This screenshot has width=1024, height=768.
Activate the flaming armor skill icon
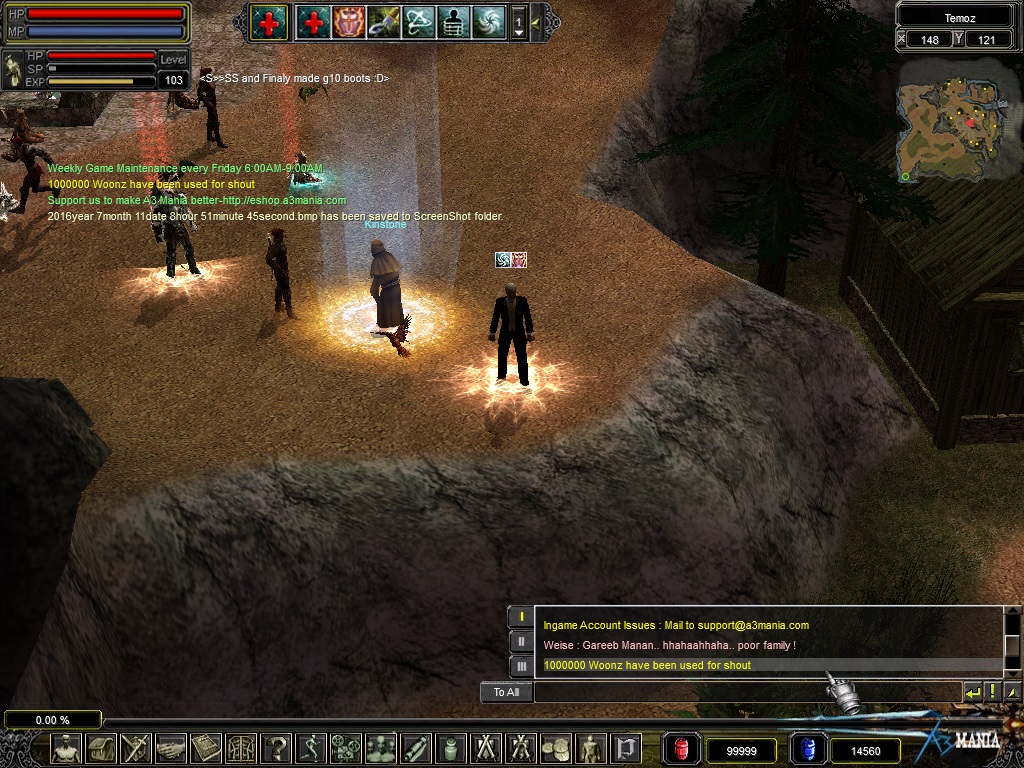[348, 21]
